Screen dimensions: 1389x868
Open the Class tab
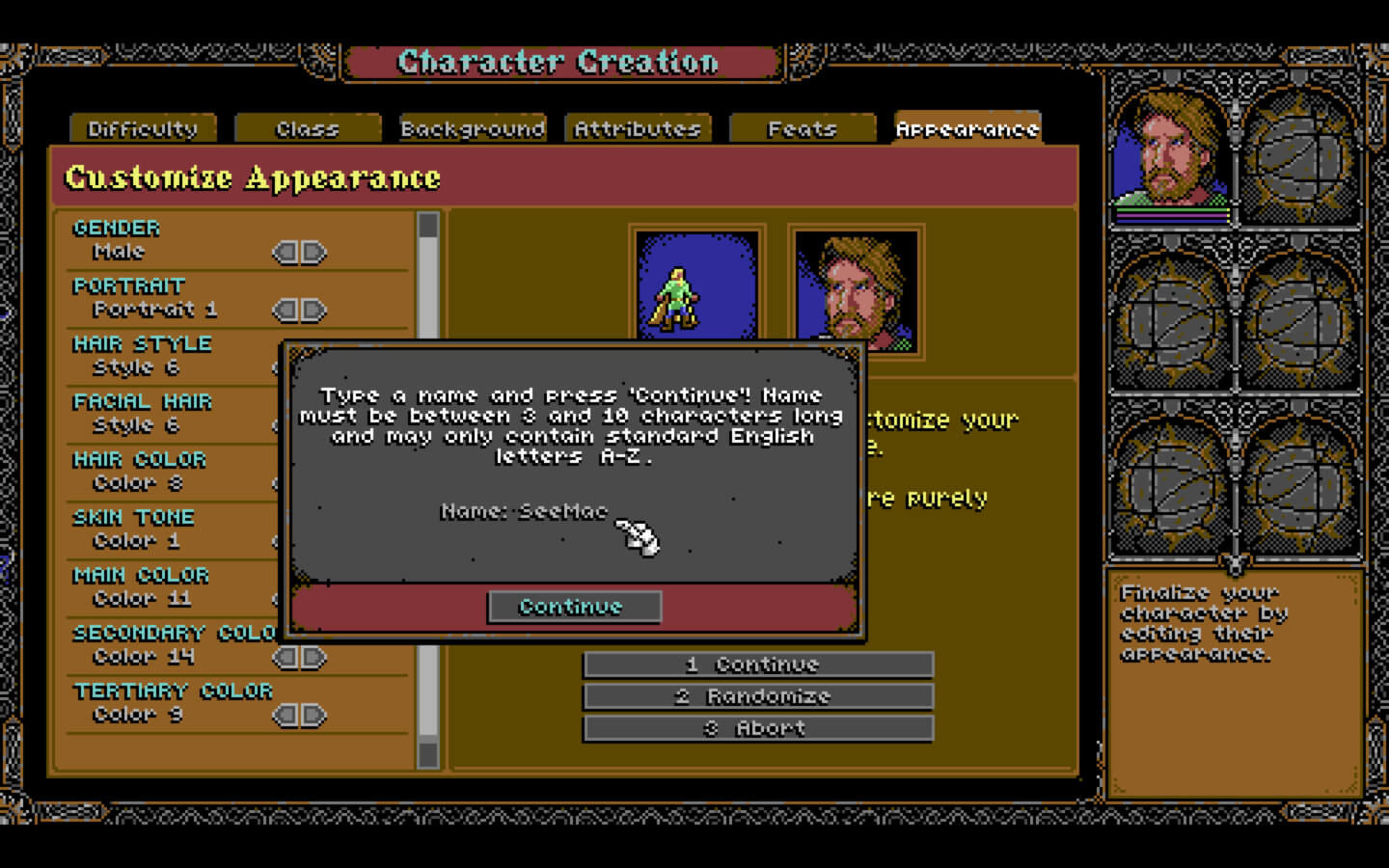[308, 129]
